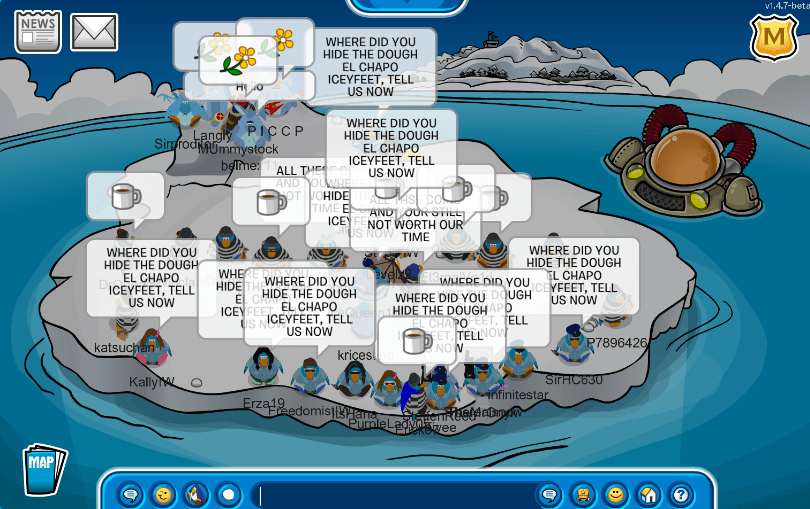Screen dimensions: 810x509
Task: Open your player card from the penguin icon
Action: tap(583, 494)
